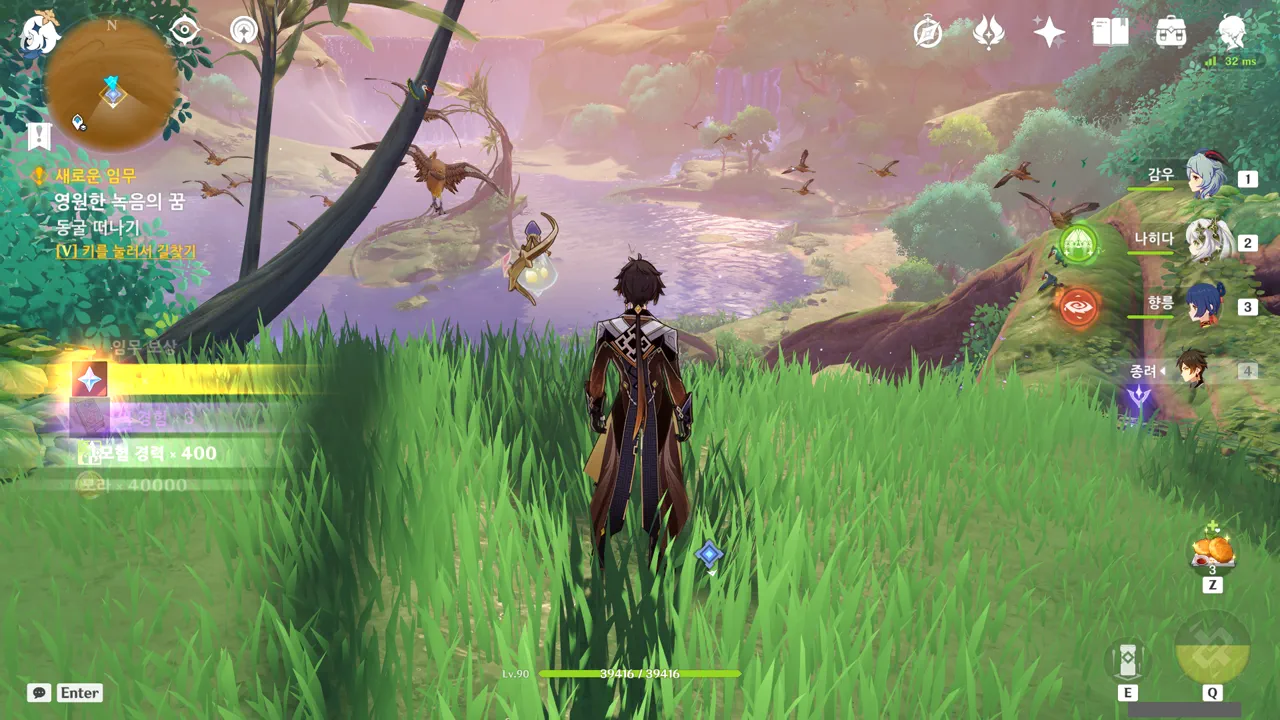Screen dimensions: 1280x720
Task: Open the circular minimap
Action: tap(112, 85)
